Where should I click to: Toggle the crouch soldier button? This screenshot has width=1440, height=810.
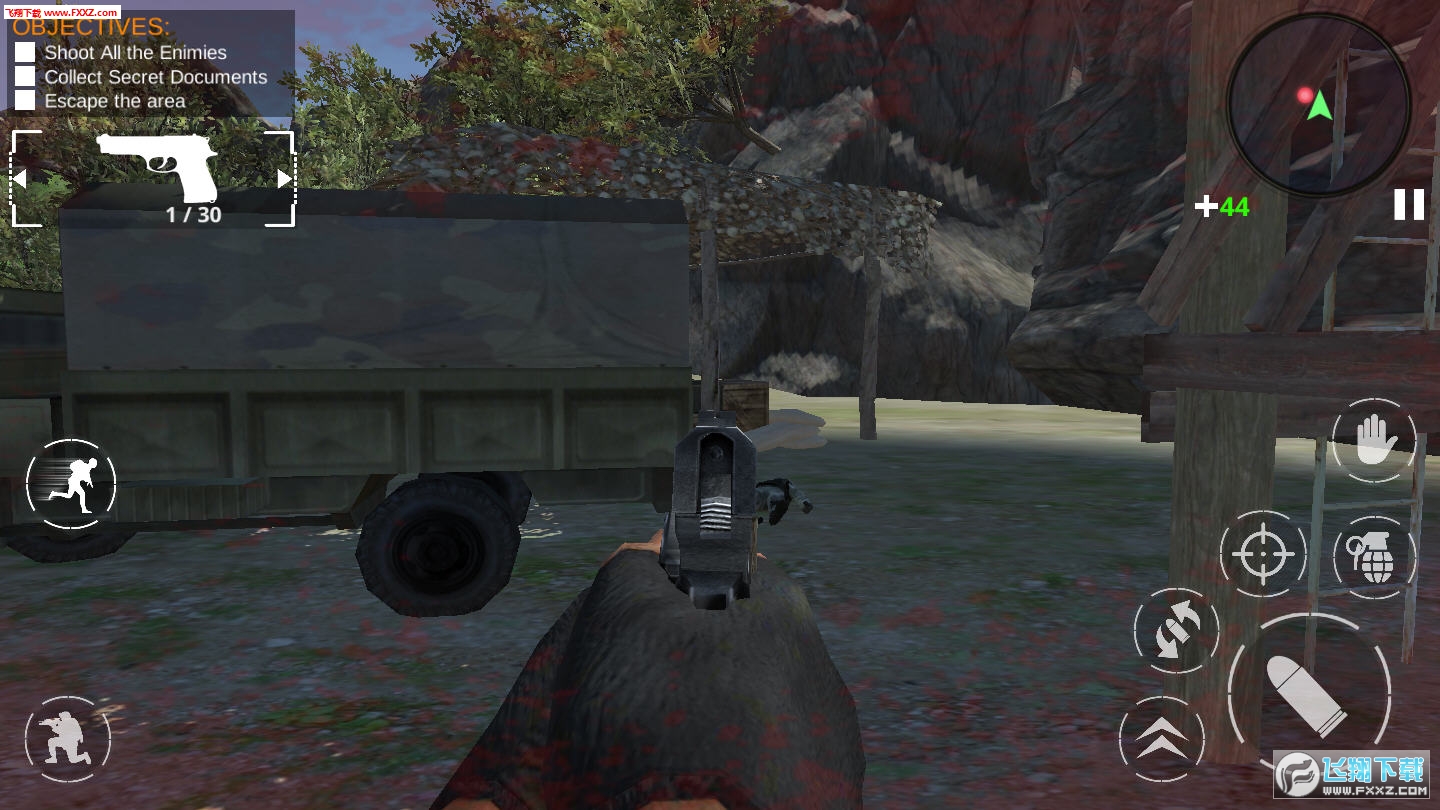[x=67, y=740]
